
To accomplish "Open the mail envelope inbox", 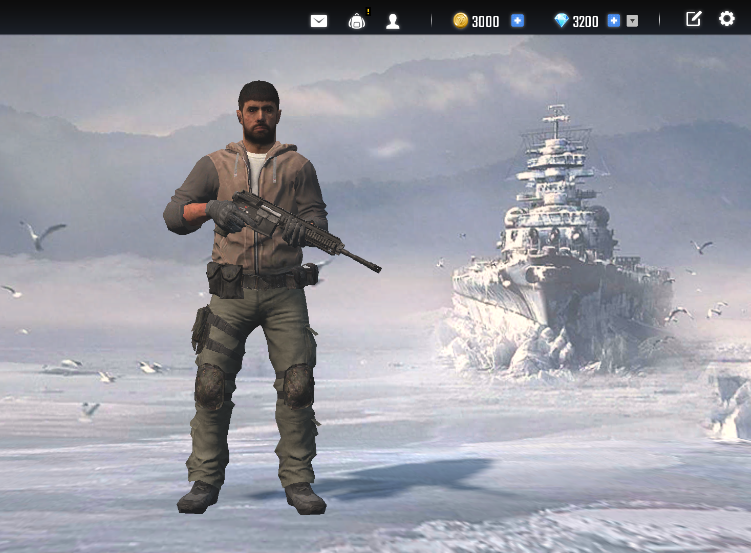I will coord(319,21).
